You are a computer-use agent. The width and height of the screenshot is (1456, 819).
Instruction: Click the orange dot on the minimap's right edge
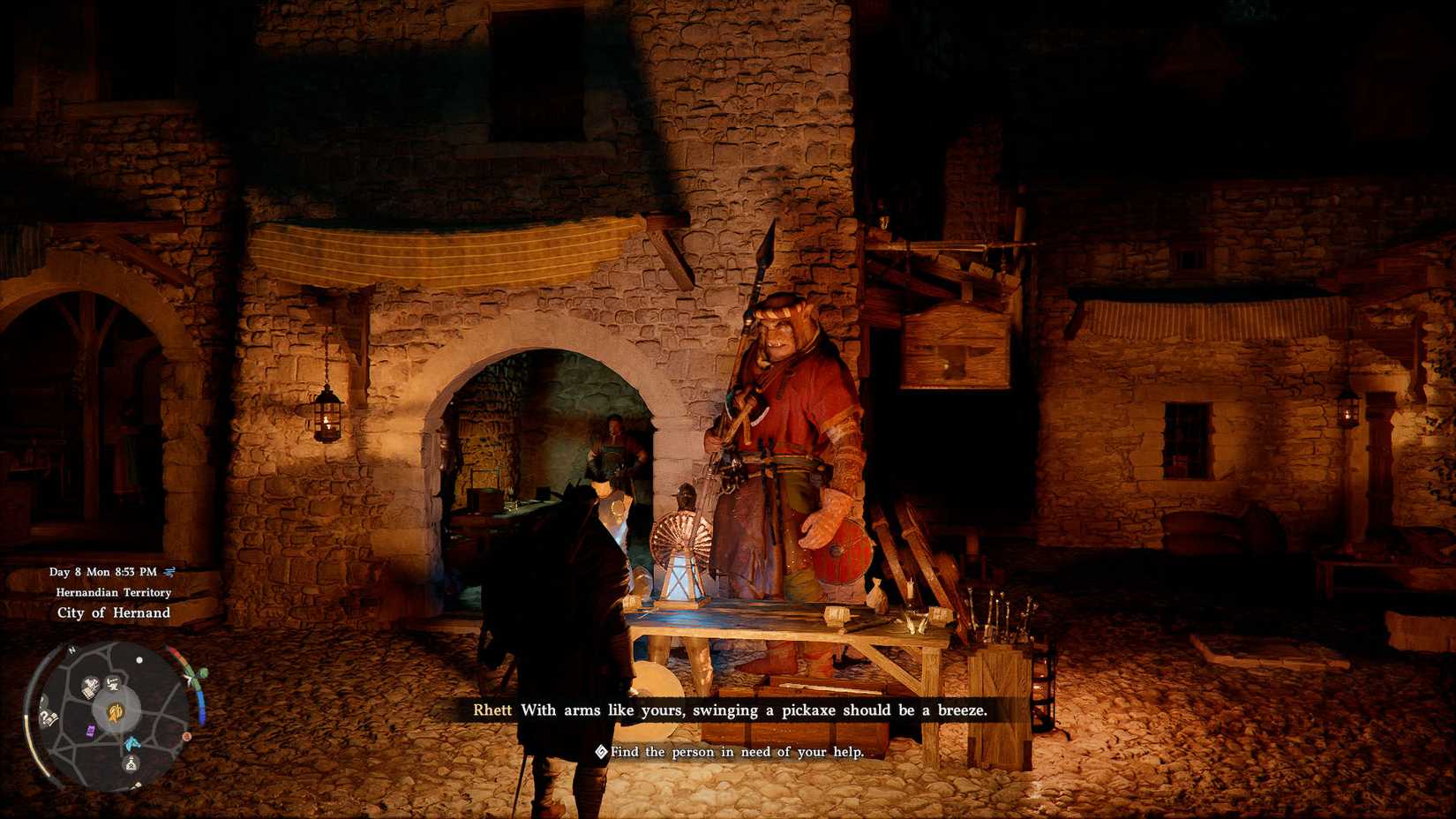pyautogui.click(x=186, y=737)
